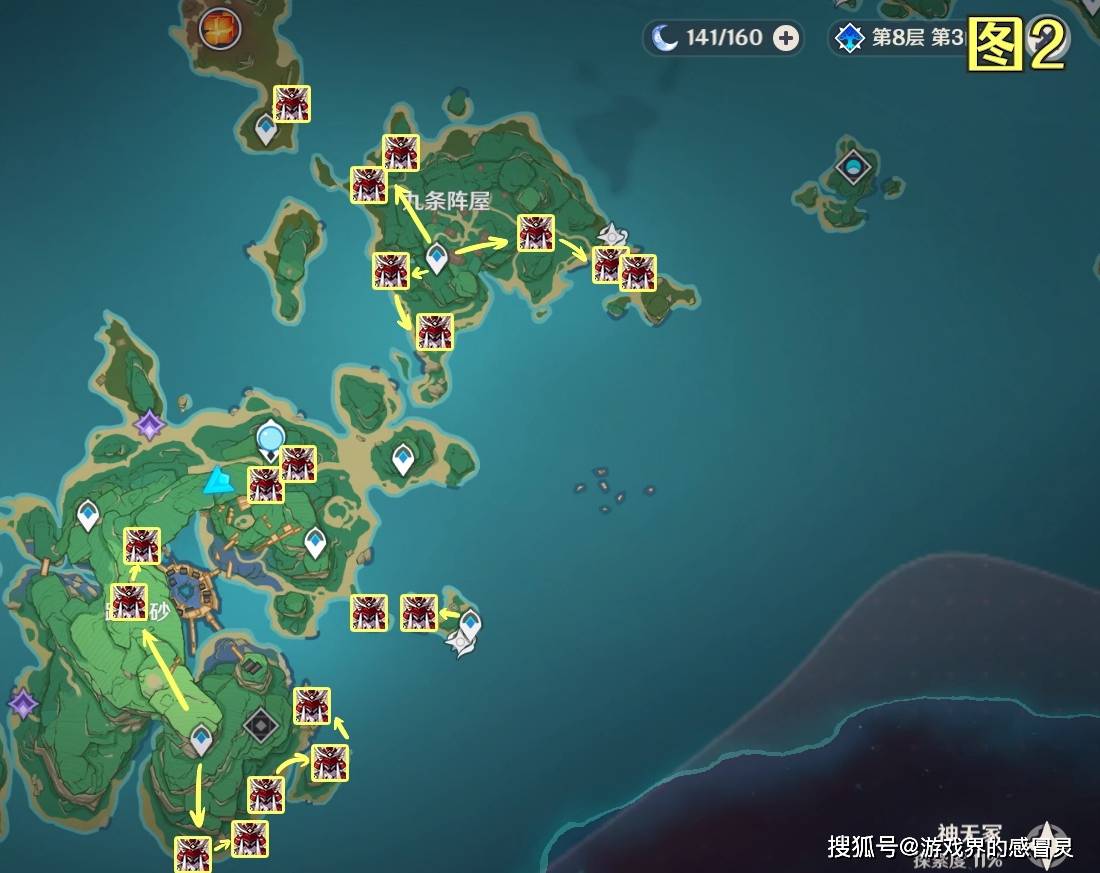Click the dark diamond domain marker on the southern island
Screen dimensions: 1100x873
(x=261, y=722)
